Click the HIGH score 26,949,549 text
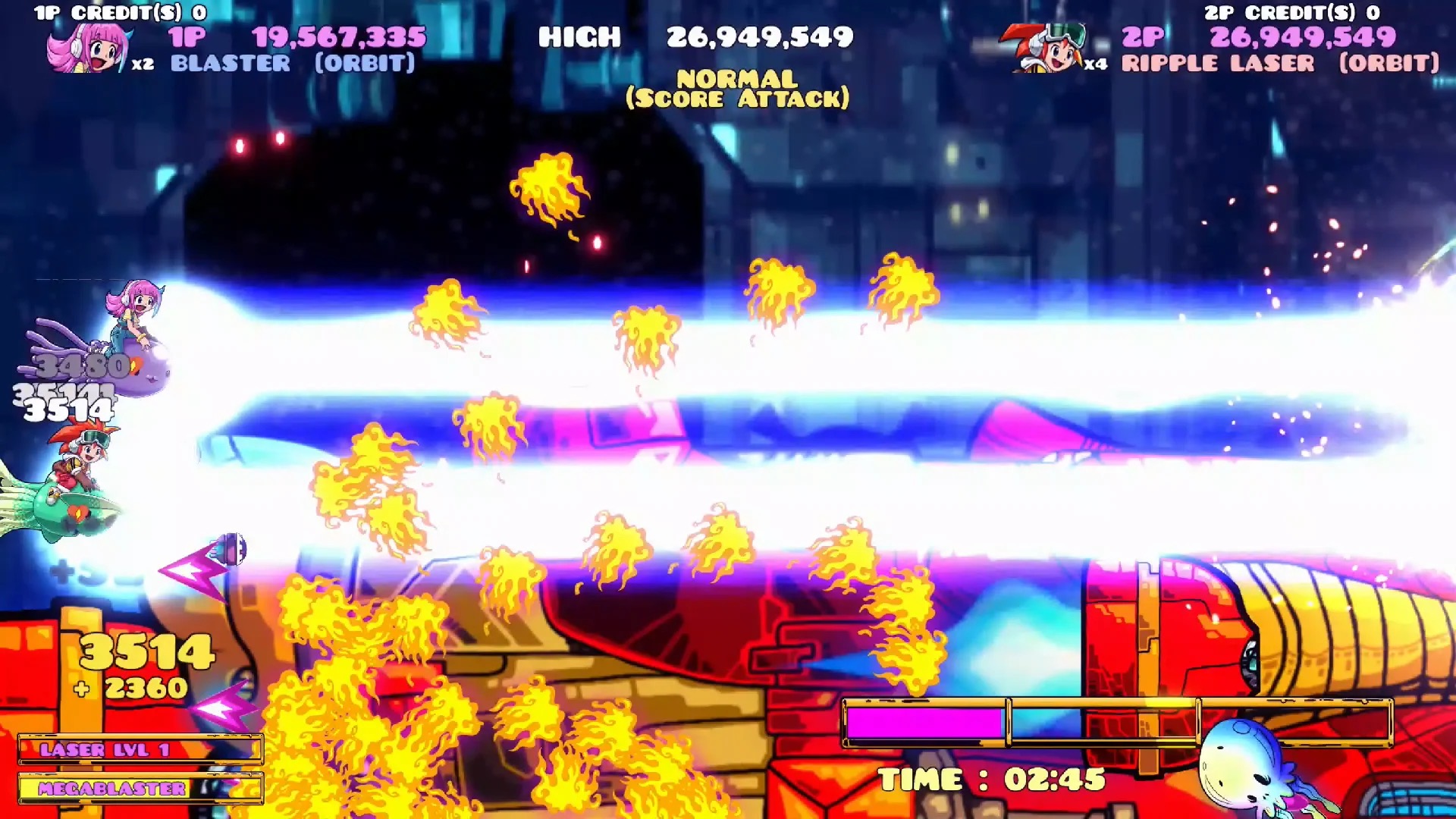Screen dimensions: 1456x819 [x=694, y=36]
